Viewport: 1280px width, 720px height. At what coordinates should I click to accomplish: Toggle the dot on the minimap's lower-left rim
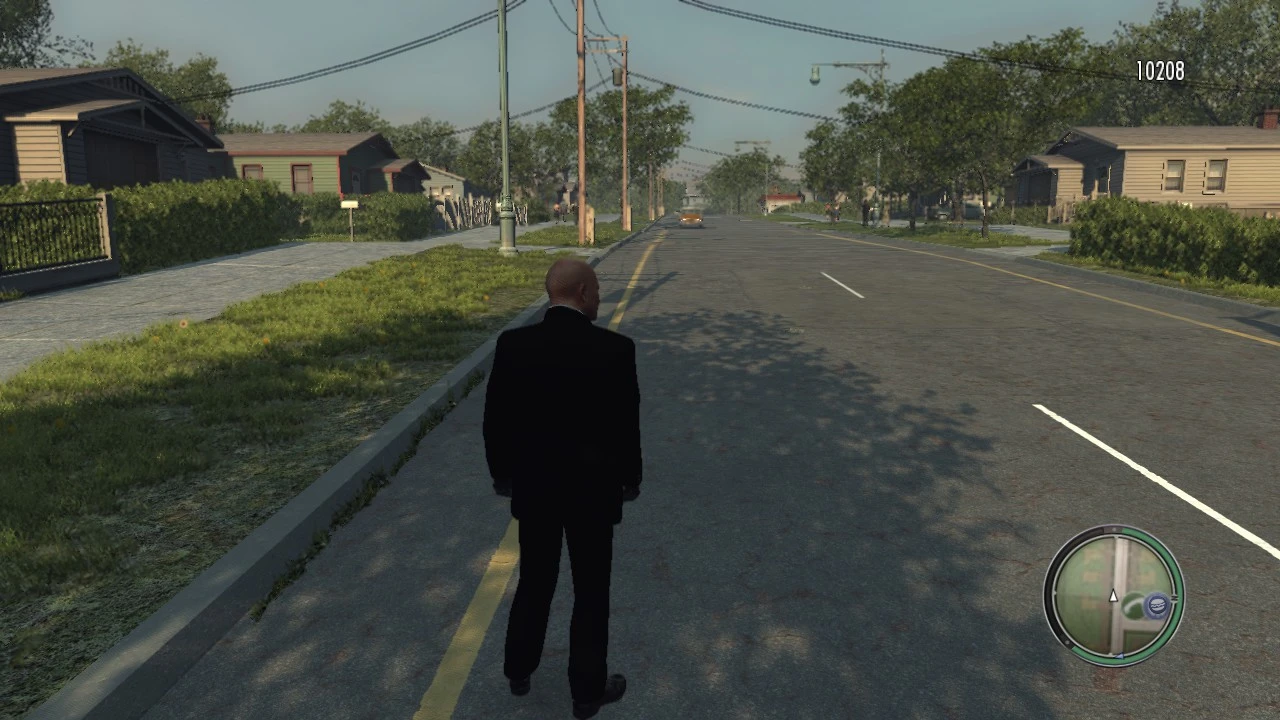pos(1067,641)
